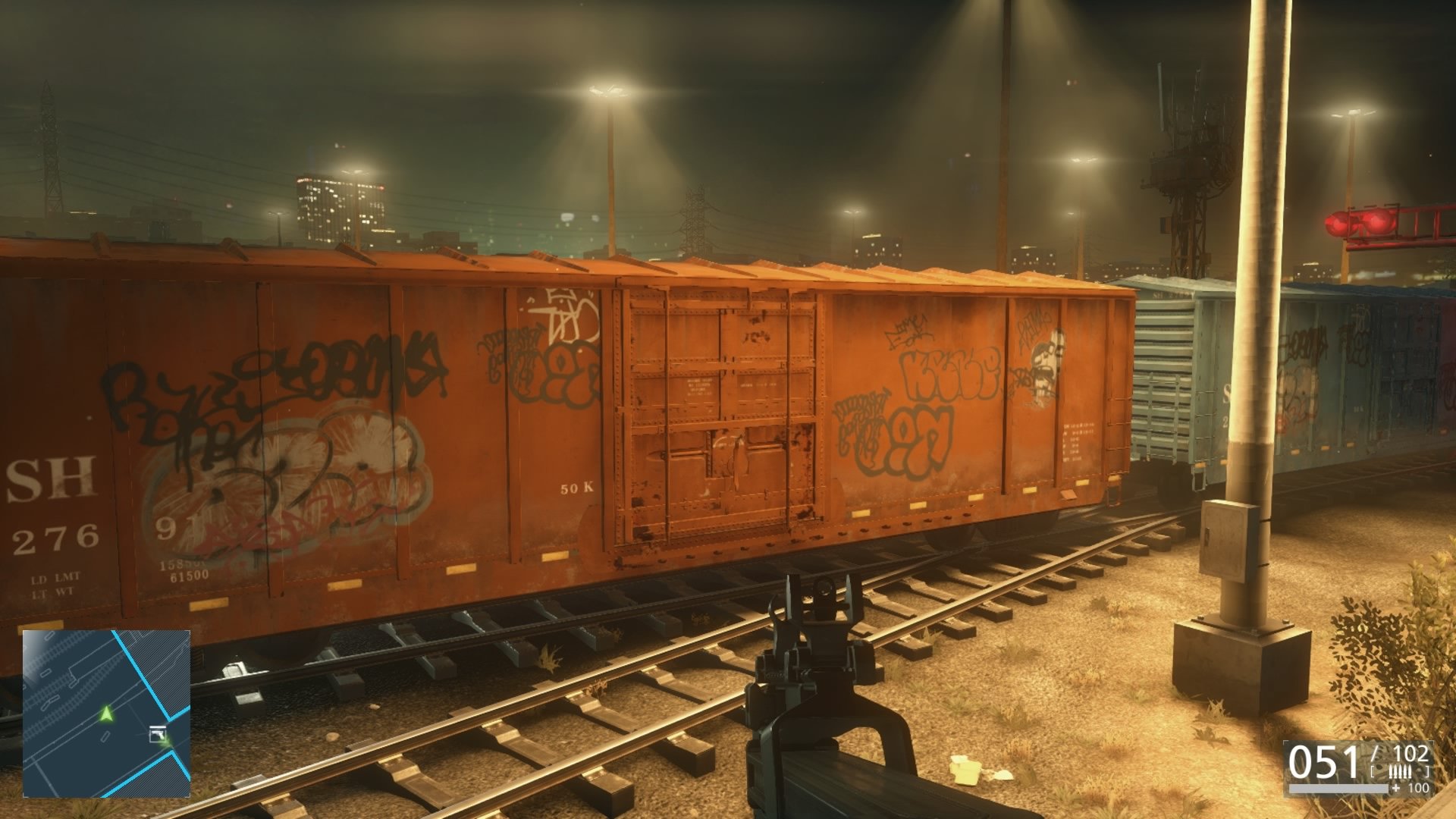Click the green player arrow on minimap
1456x819 pixels.
pyautogui.click(x=105, y=714)
